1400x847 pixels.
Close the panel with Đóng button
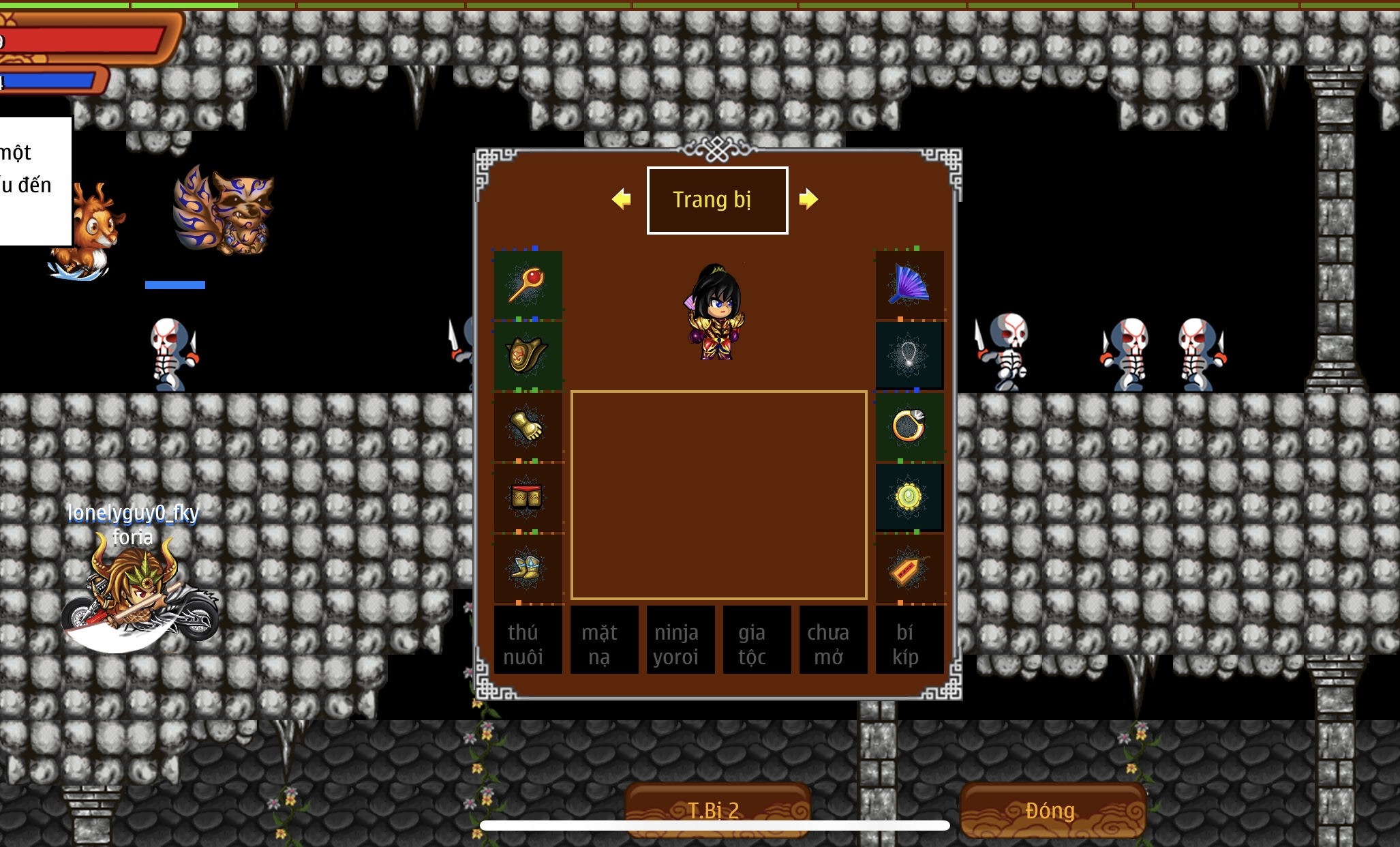(x=1052, y=809)
